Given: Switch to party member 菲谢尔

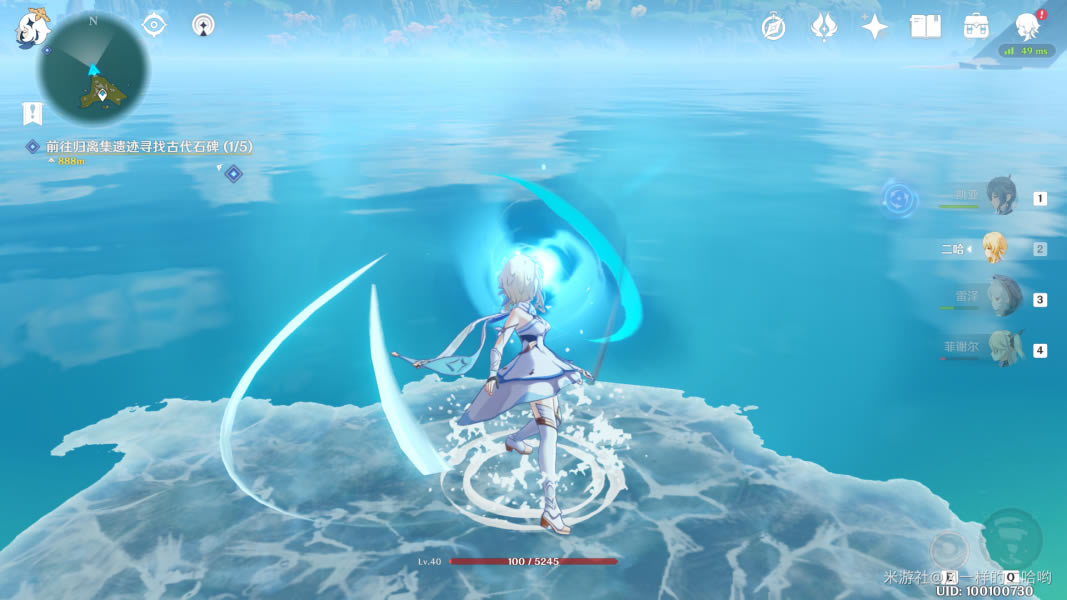Looking at the screenshot, I should pos(1001,349).
